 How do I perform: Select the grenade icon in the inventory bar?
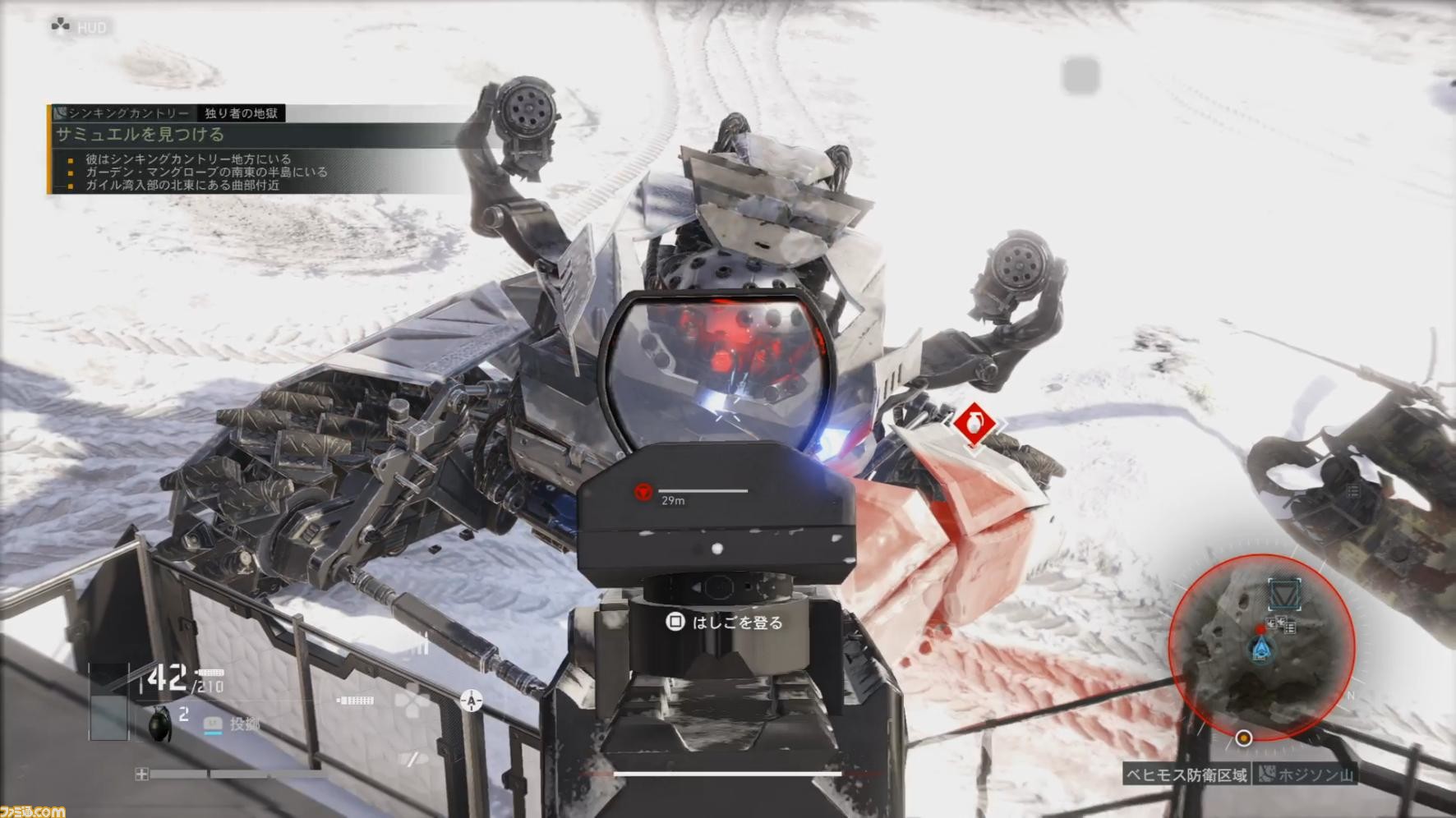tap(161, 726)
